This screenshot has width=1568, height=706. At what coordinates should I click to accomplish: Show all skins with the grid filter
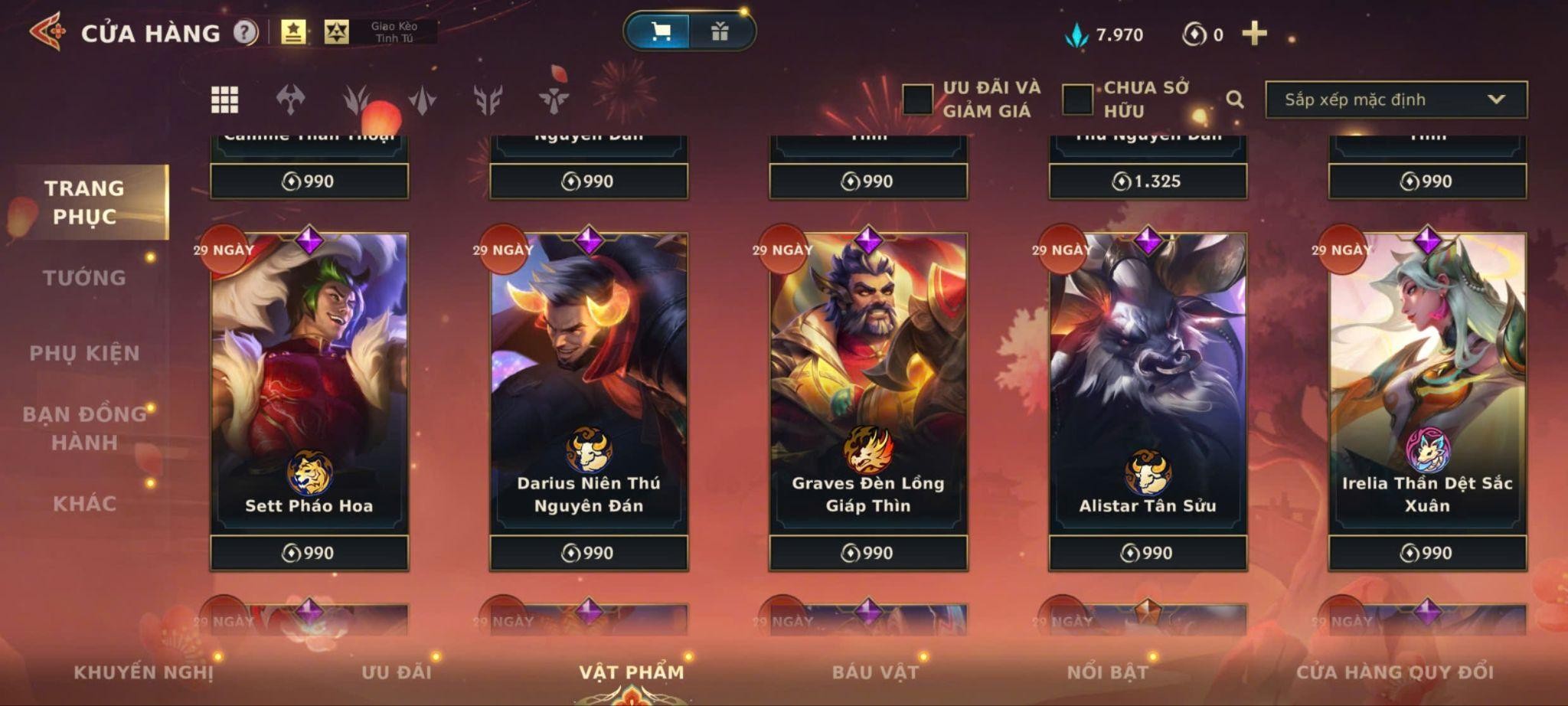pos(224,100)
